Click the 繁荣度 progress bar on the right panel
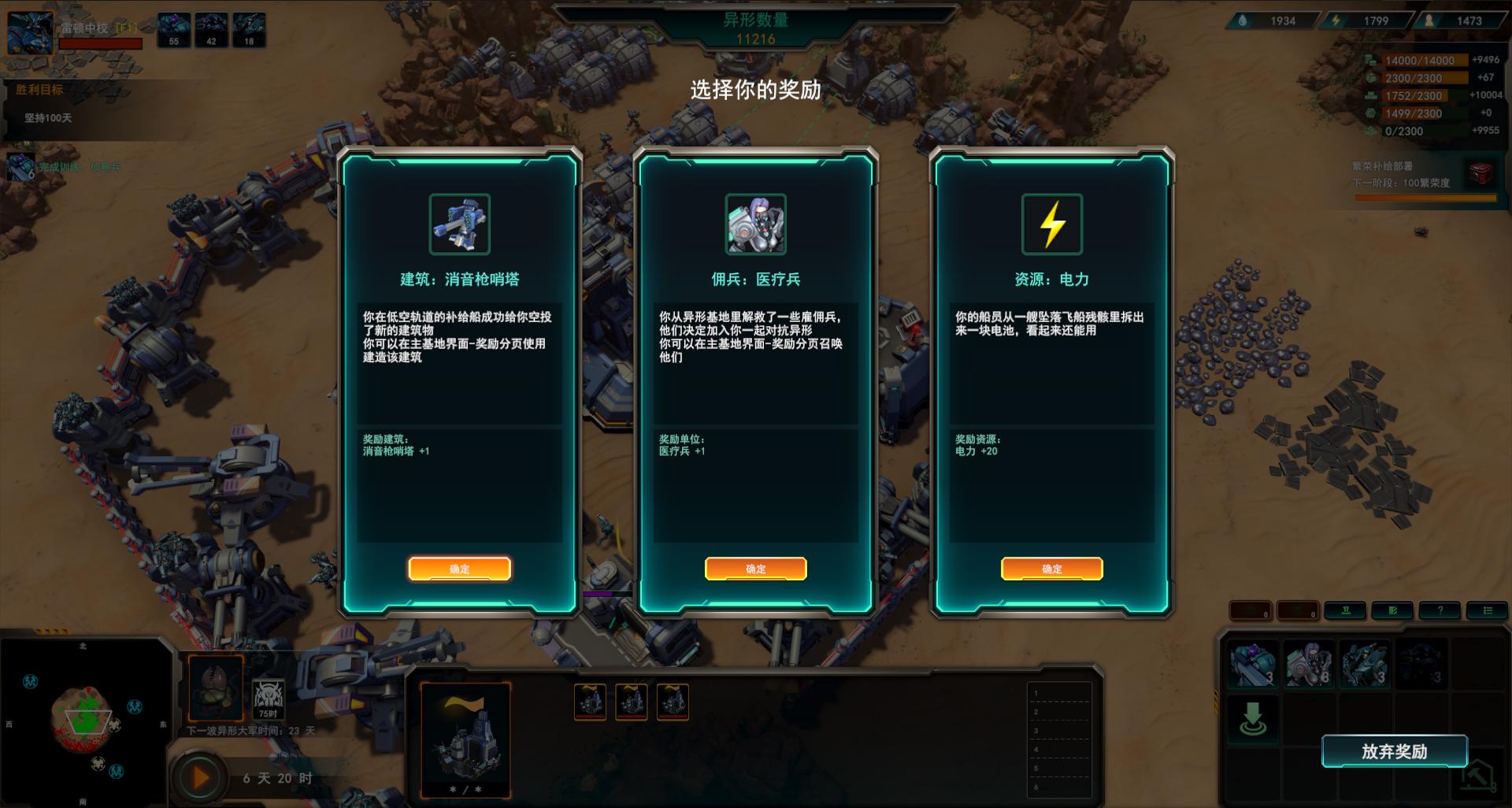 pos(1425,198)
